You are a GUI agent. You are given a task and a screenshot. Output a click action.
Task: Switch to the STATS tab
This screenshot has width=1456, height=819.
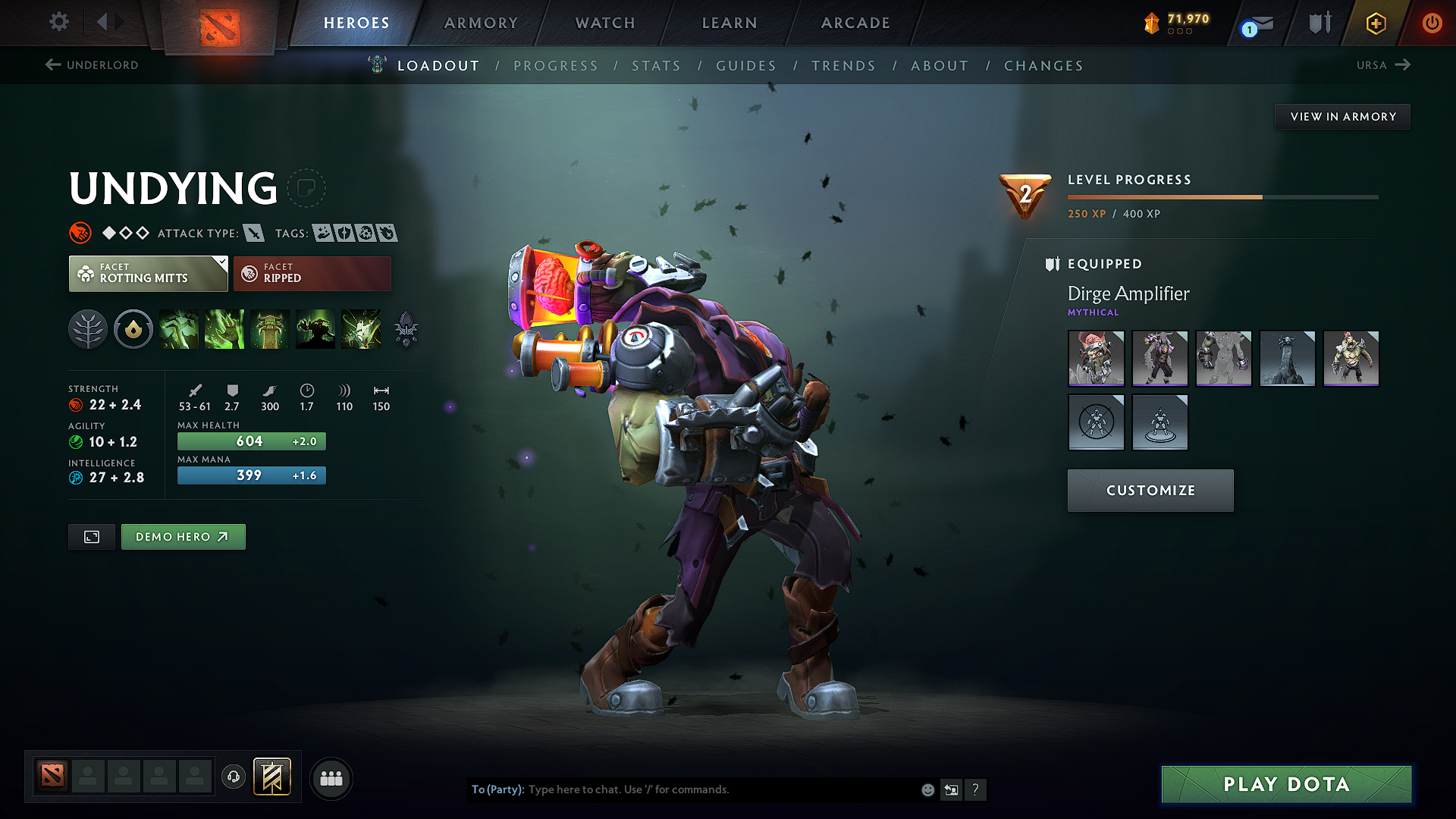[x=657, y=65]
